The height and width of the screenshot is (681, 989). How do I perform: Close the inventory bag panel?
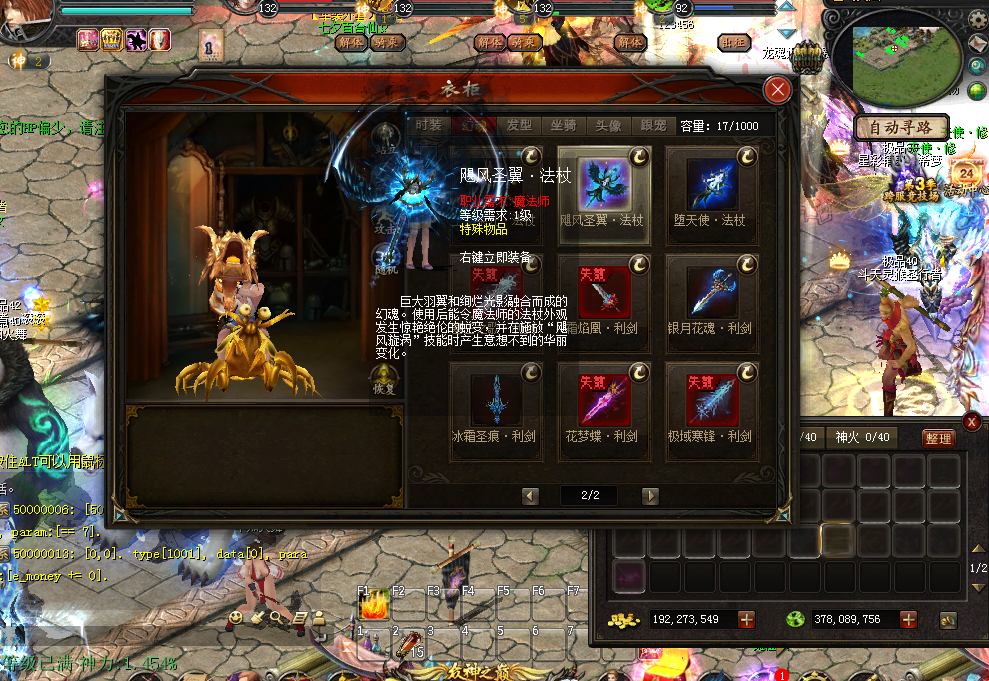(971, 422)
